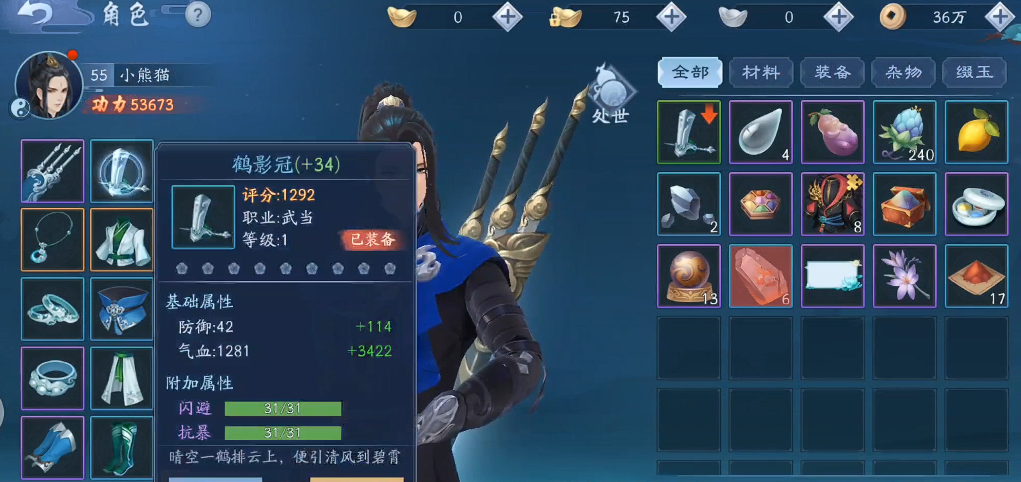Open the 杂物 misc items tab
The image size is (1021, 482).
[x=904, y=72]
